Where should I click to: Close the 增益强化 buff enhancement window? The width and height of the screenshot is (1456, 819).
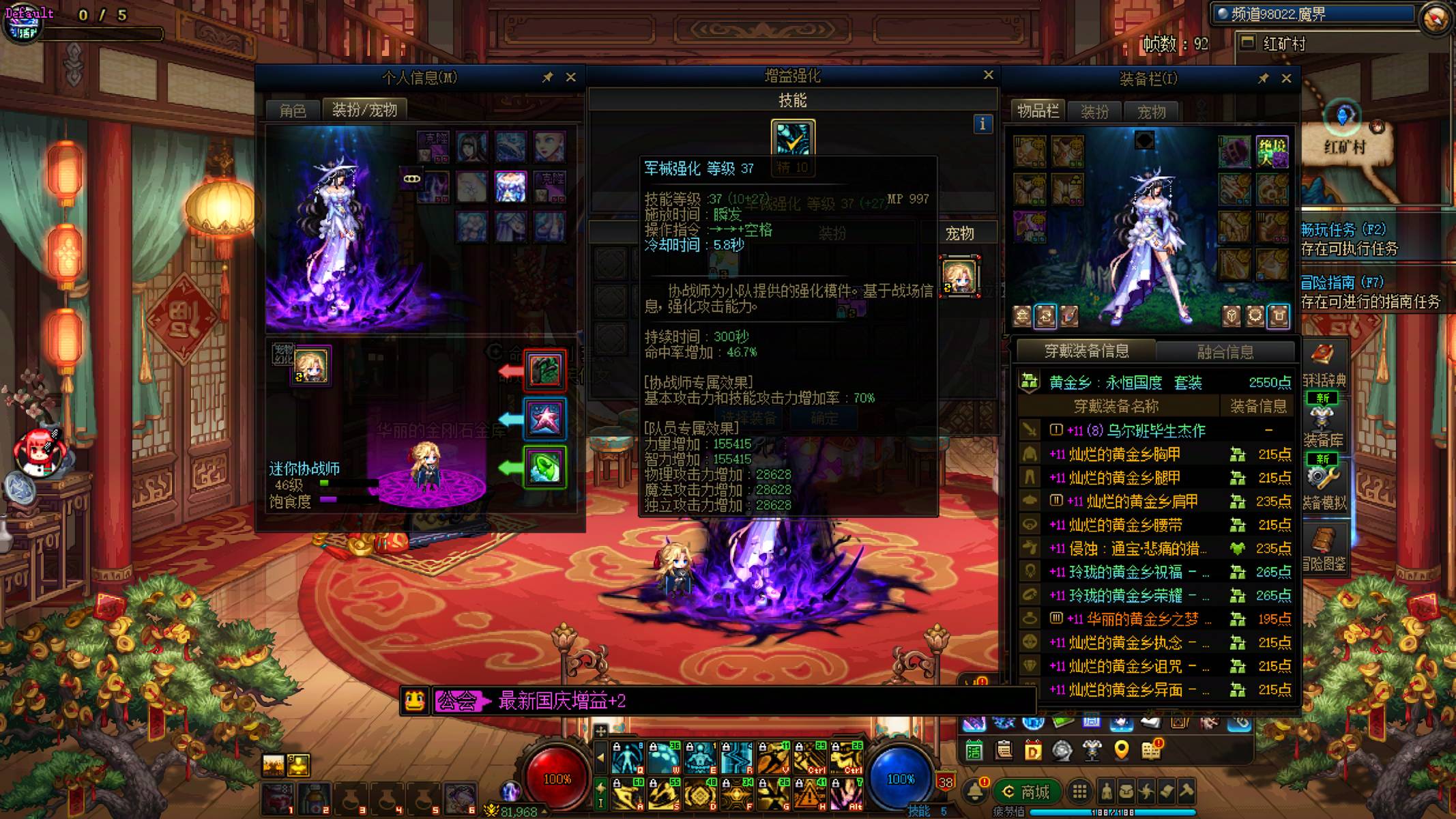tap(988, 75)
